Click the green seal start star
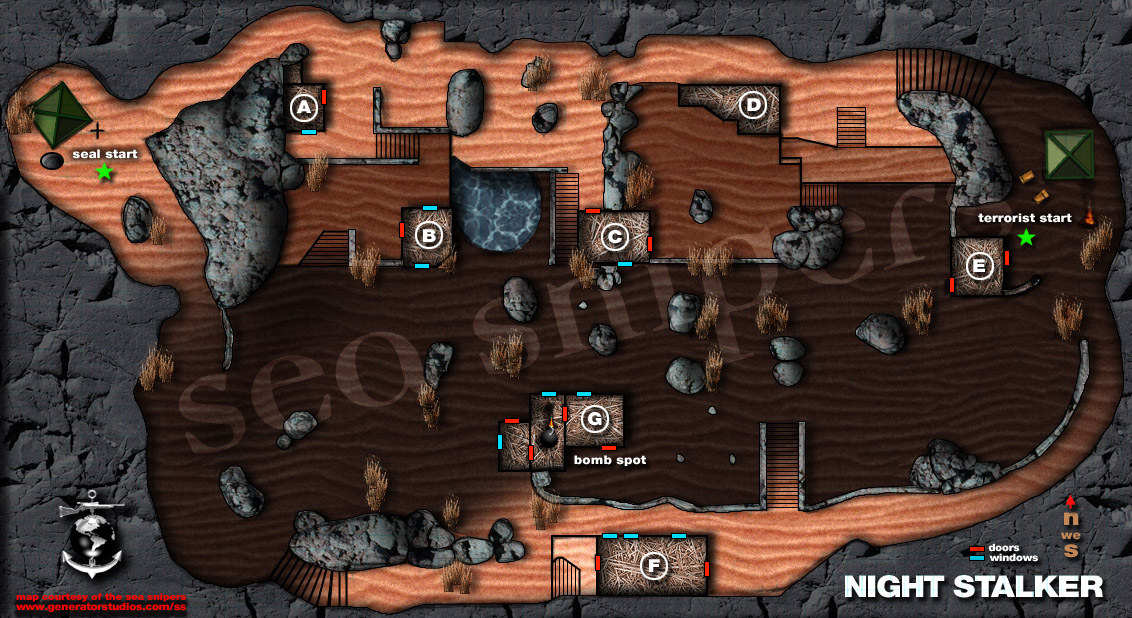Image resolution: width=1132 pixels, height=618 pixels. point(104,172)
